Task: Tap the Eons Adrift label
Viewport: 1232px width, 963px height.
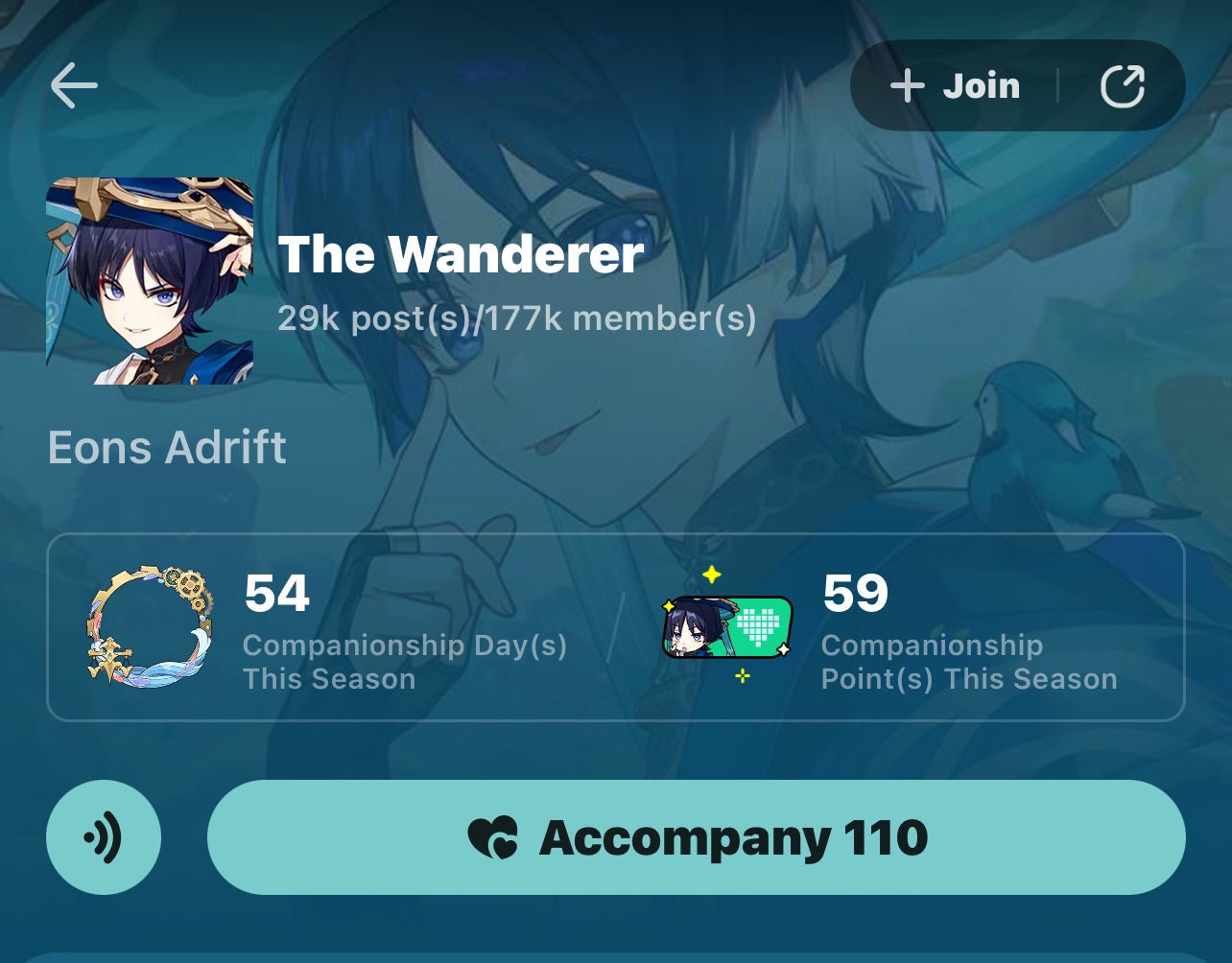Action: point(166,447)
